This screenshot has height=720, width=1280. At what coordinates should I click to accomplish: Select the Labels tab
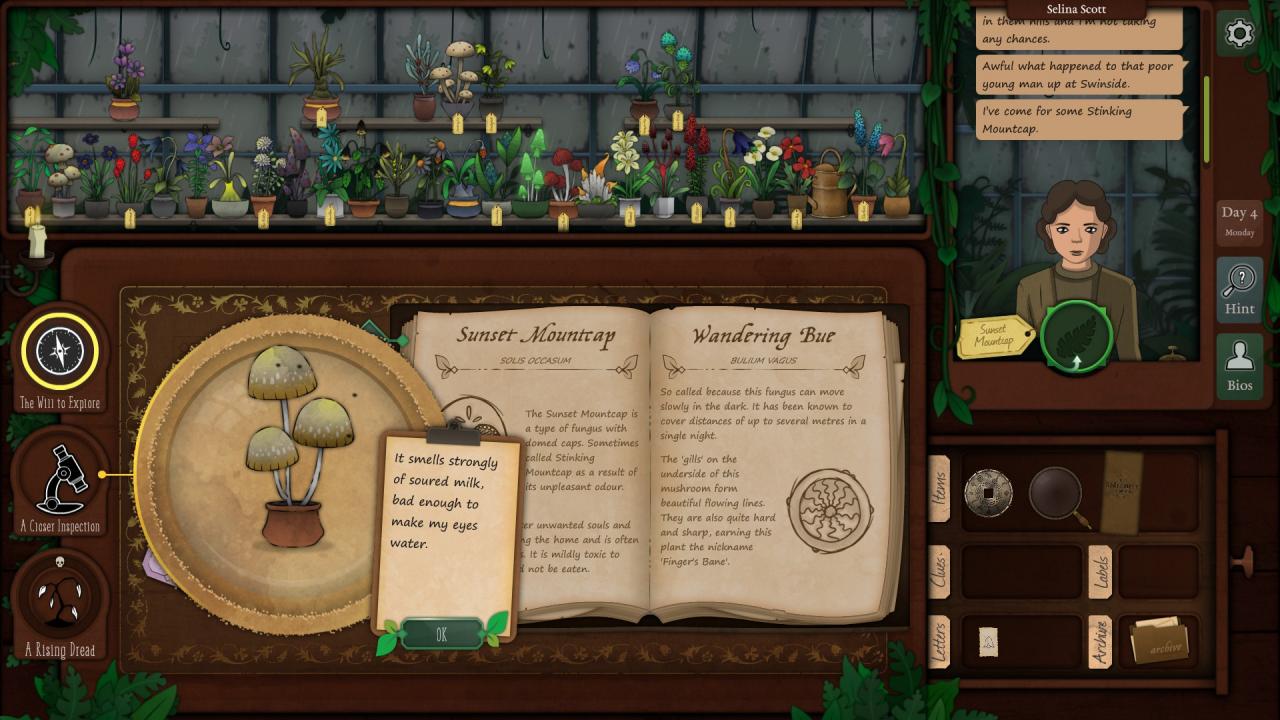point(1100,571)
